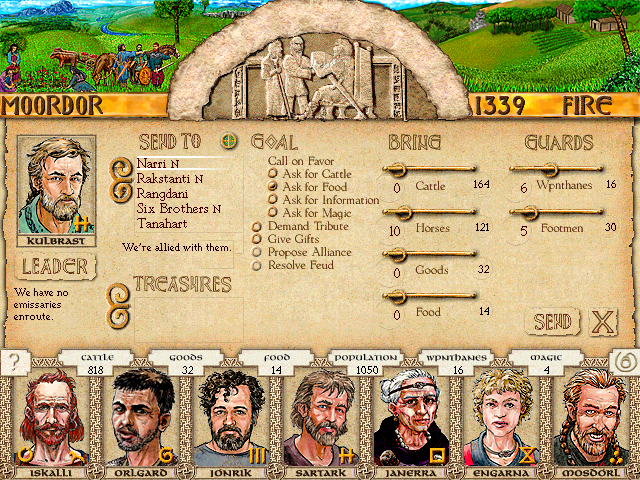Open the Leader selection button

click(56, 267)
